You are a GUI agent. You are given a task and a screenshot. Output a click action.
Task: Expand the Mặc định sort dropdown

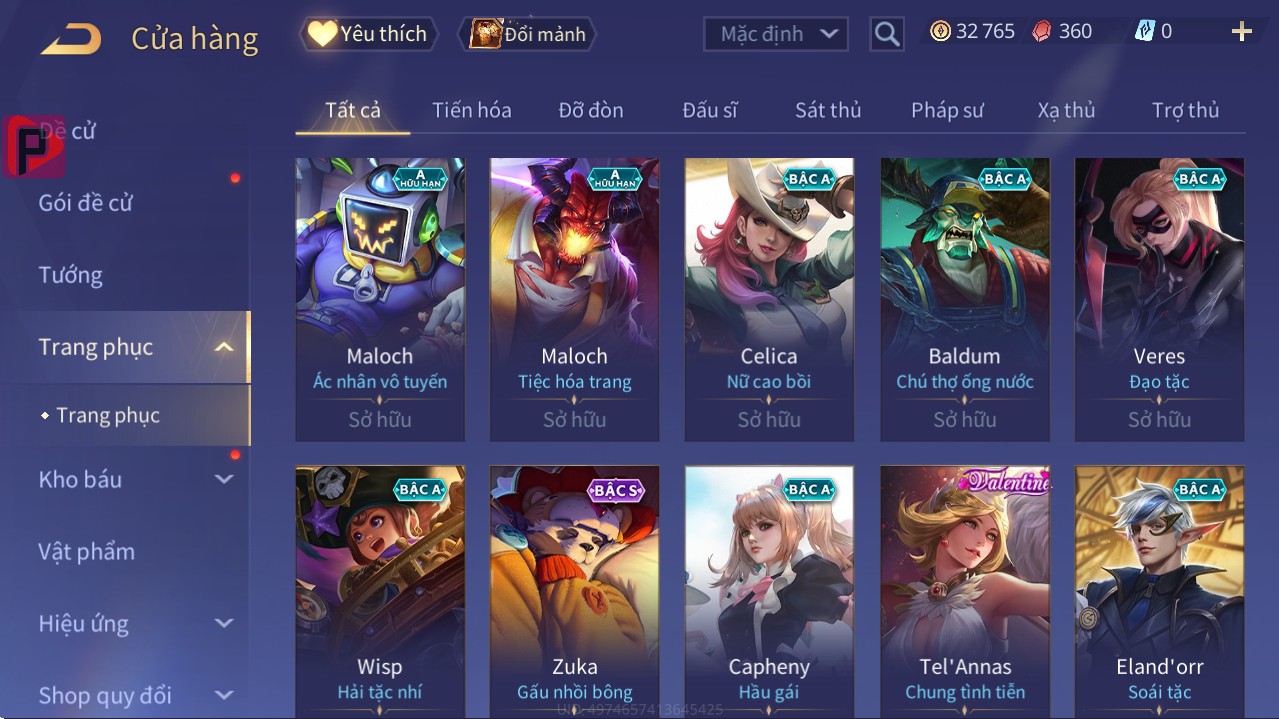pyautogui.click(x=776, y=34)
